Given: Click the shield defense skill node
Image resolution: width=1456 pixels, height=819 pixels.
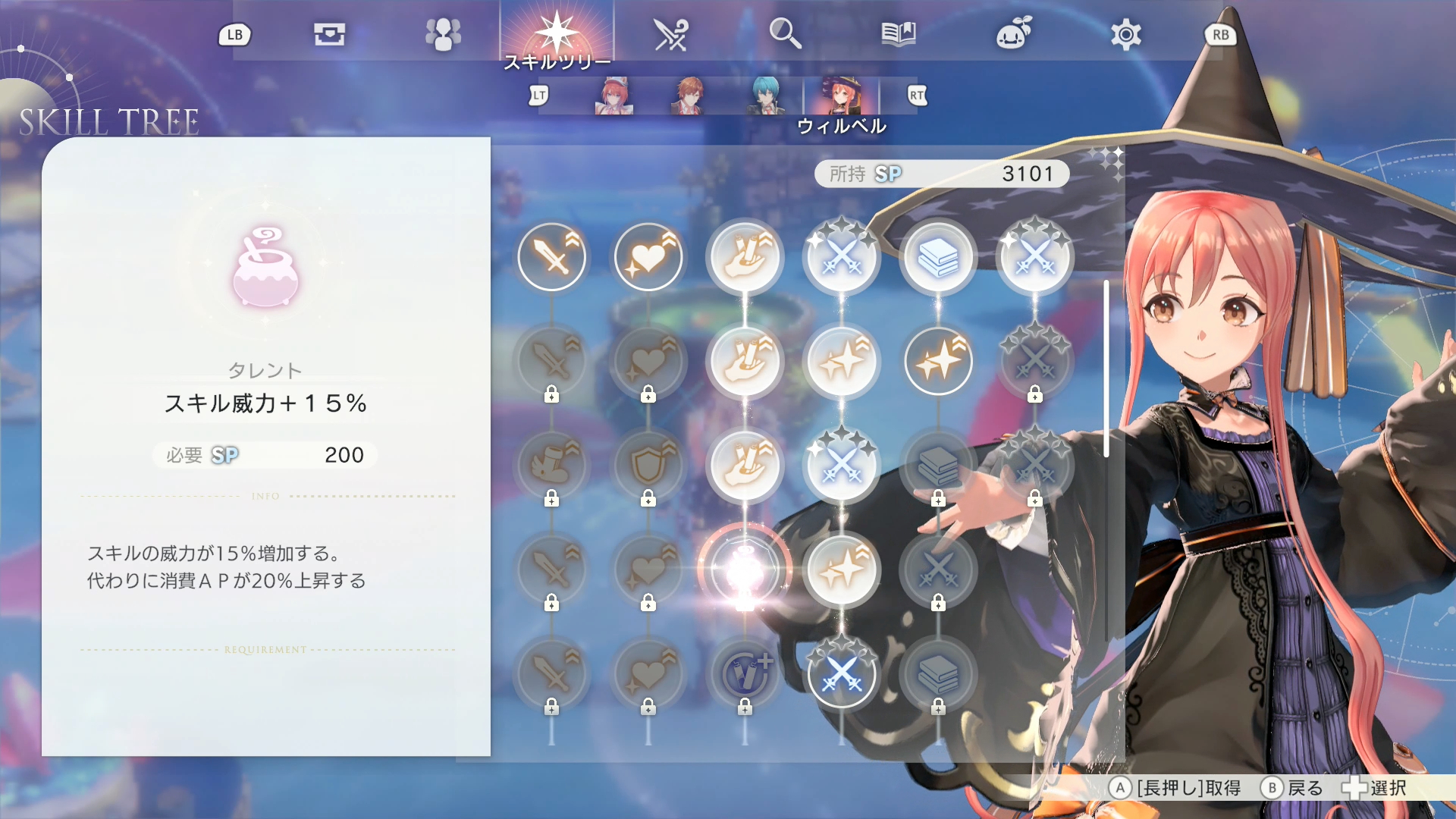Looking at the screenshot, I should point(648,466).
